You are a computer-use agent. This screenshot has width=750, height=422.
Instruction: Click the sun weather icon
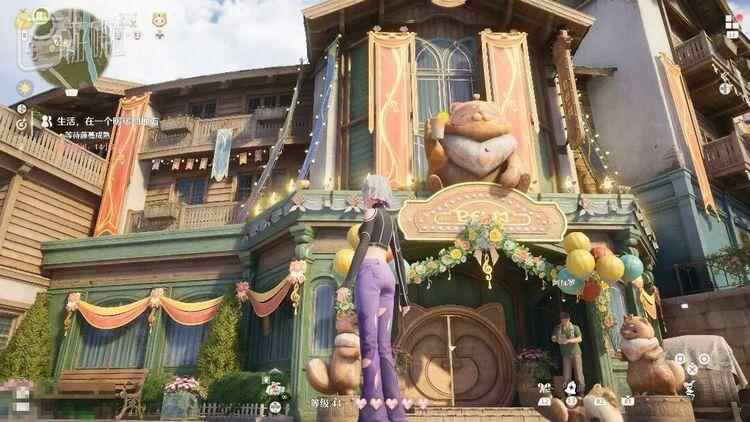point(24,88)
